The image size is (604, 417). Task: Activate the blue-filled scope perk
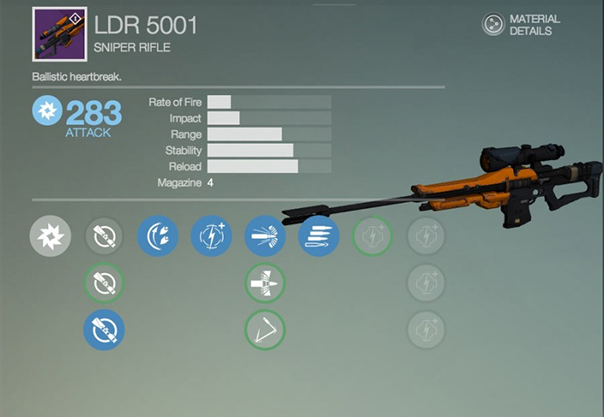pos(104,329)
